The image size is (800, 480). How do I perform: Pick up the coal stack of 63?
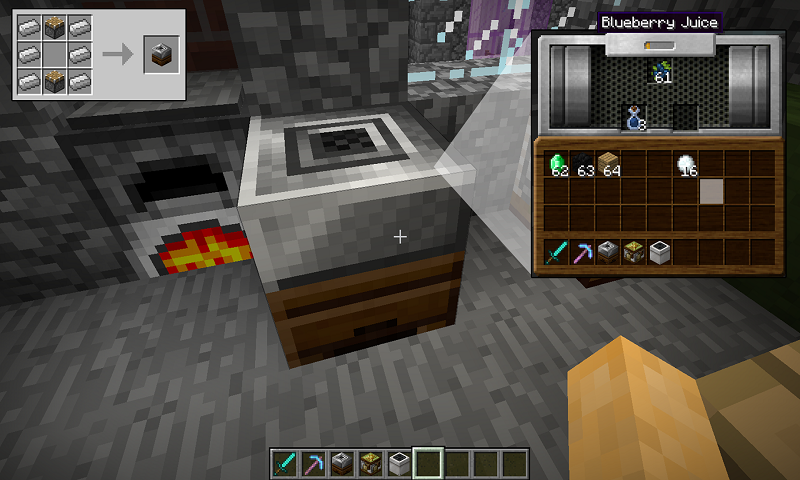[584, 164]
